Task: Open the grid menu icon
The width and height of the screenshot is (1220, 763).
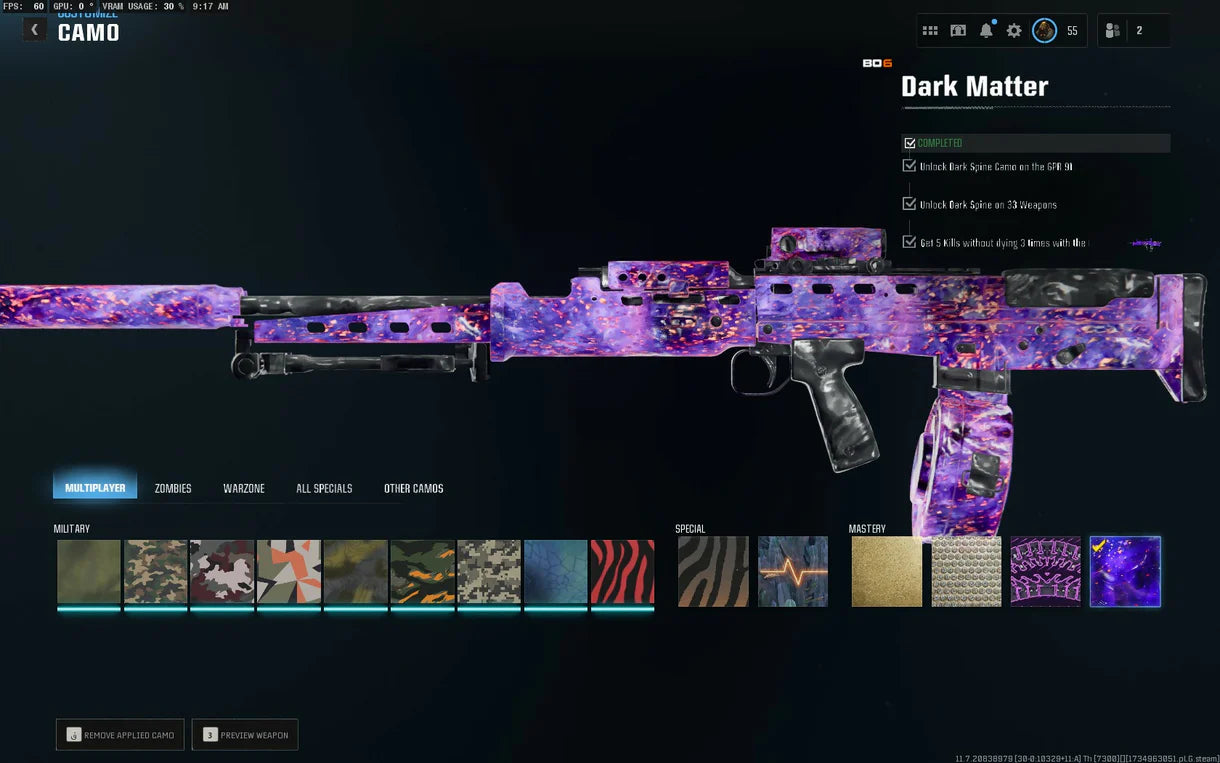Action: [x=930, y=31]
